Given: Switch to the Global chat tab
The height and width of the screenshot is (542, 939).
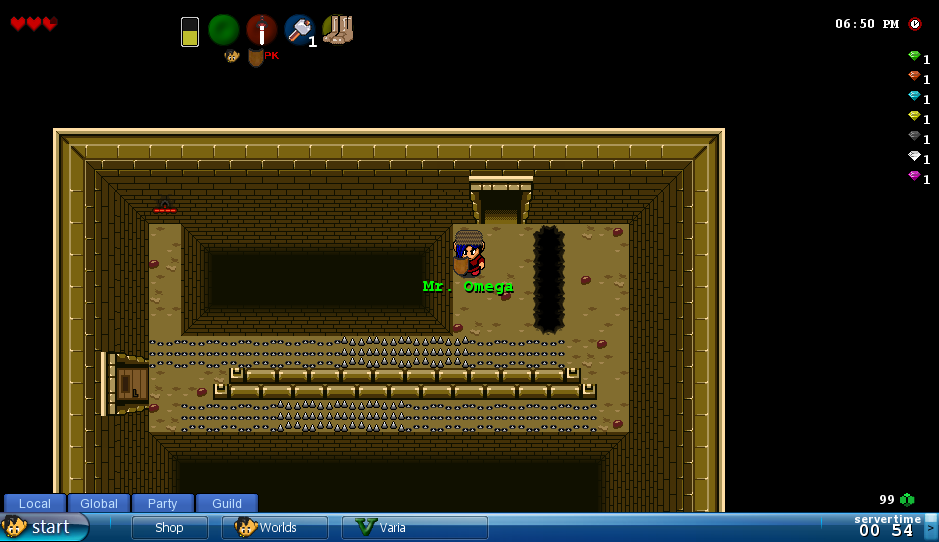Looking at the screenshot, I should pos(99,504).
